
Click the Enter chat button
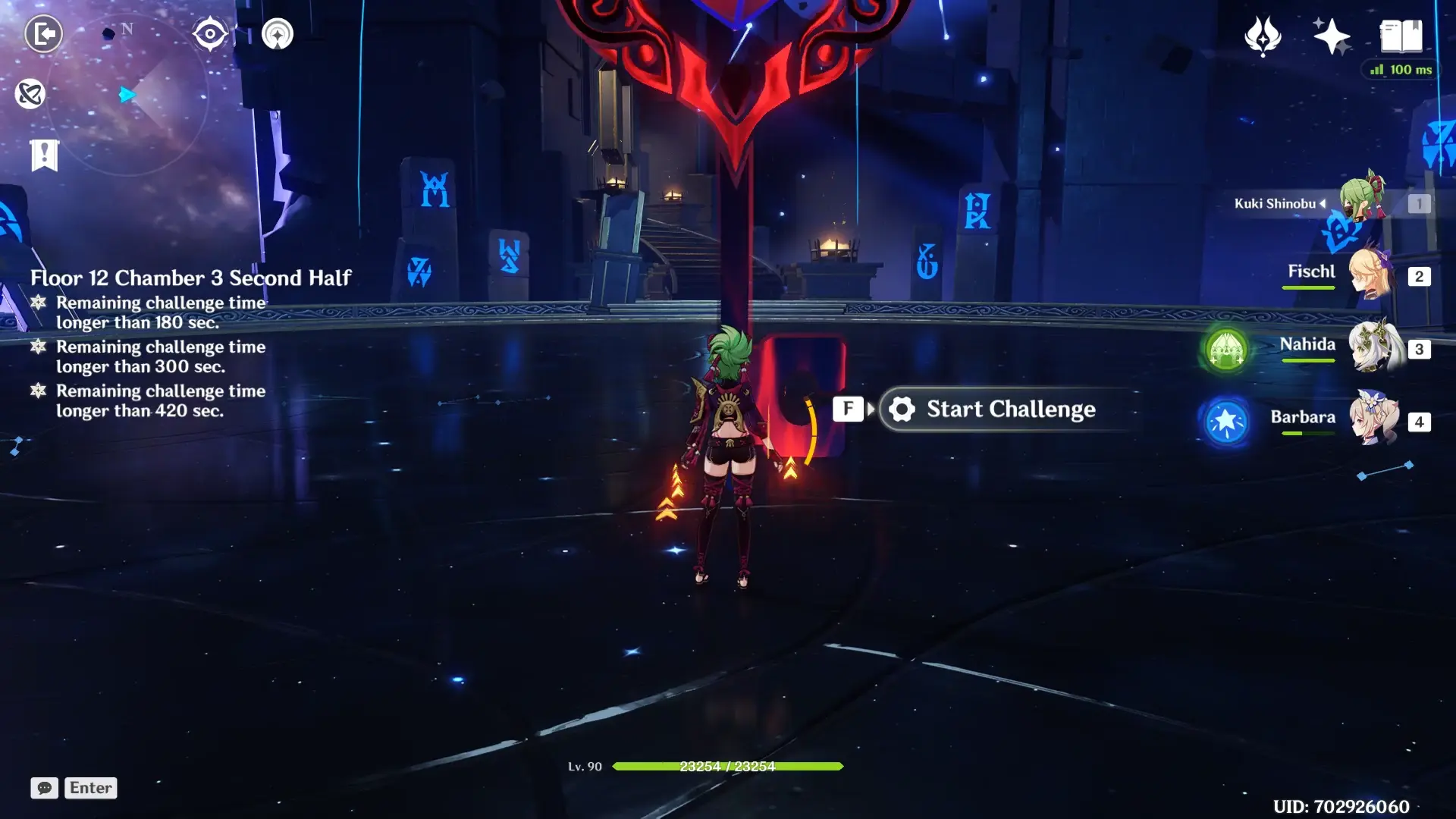(x=89, y=788)
